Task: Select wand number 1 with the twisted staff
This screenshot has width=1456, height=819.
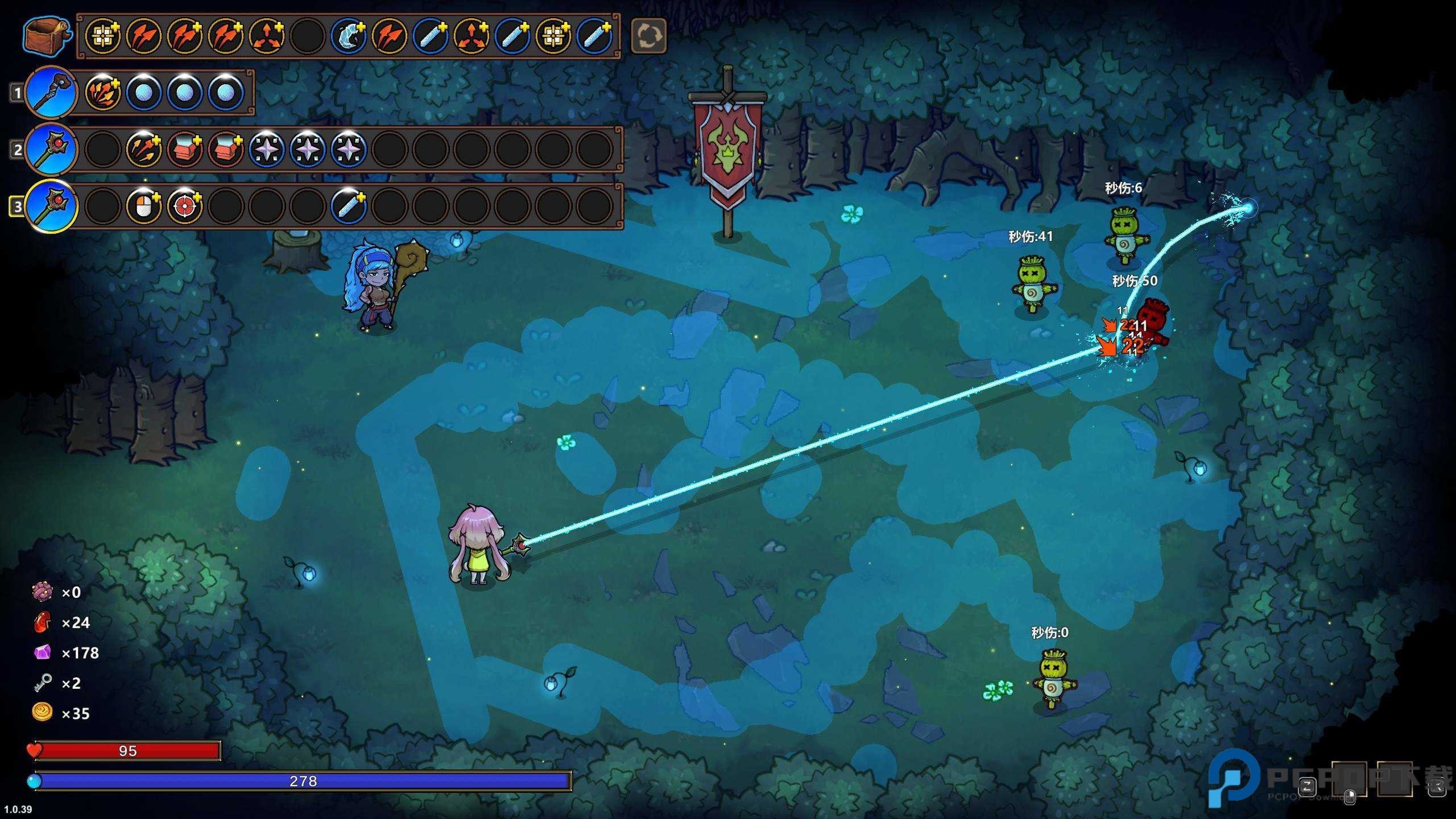Action: [x=51, y=92]
